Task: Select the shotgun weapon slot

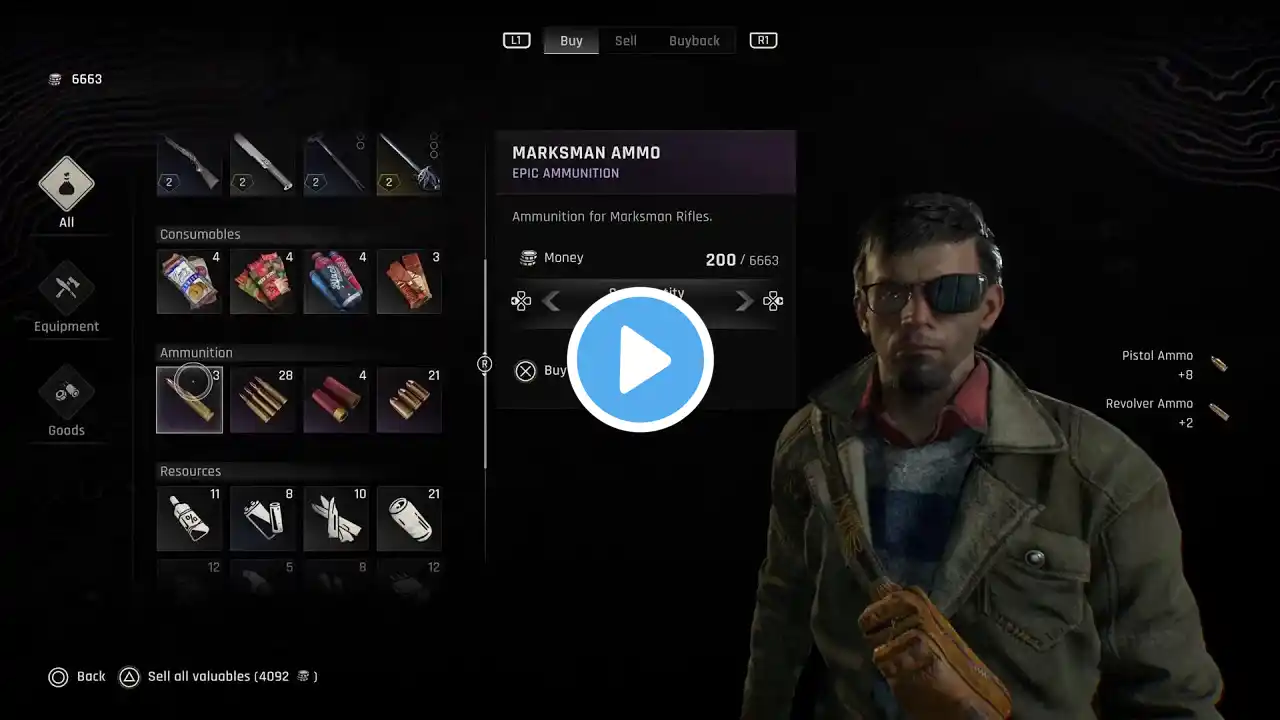Action: pos(190,164)
